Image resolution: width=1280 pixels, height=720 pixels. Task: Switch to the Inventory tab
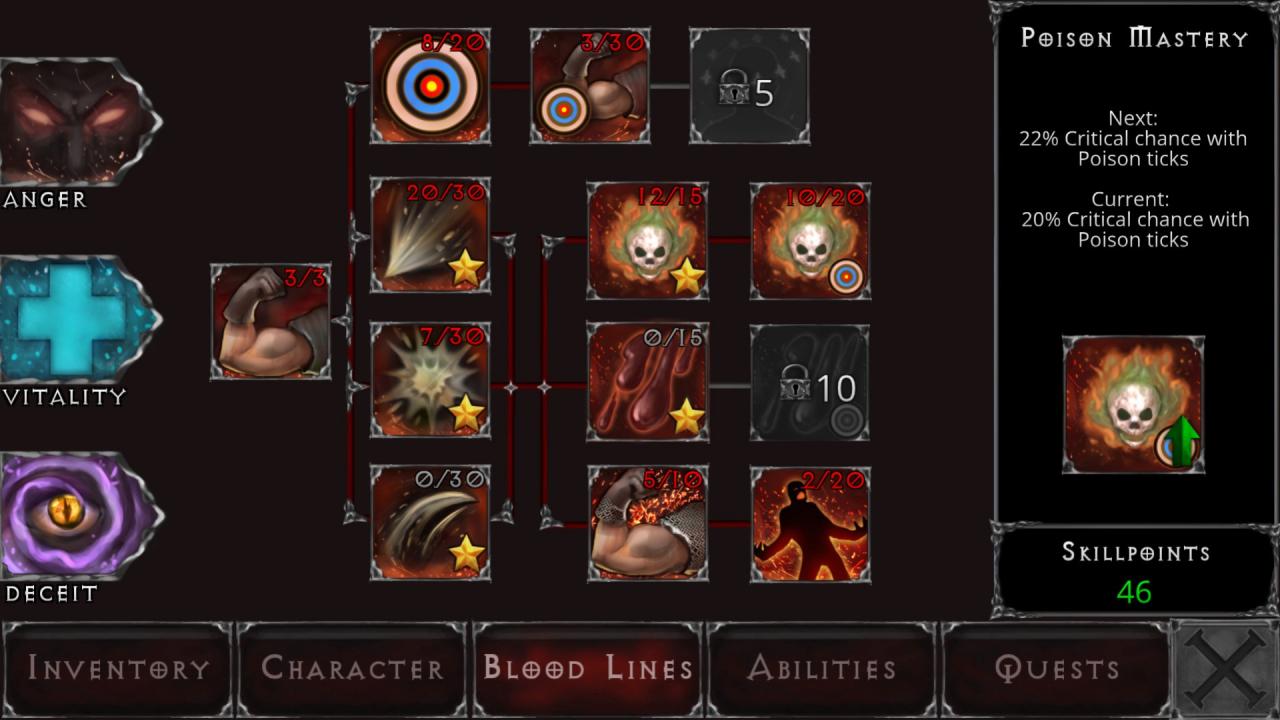coord(117,667)
